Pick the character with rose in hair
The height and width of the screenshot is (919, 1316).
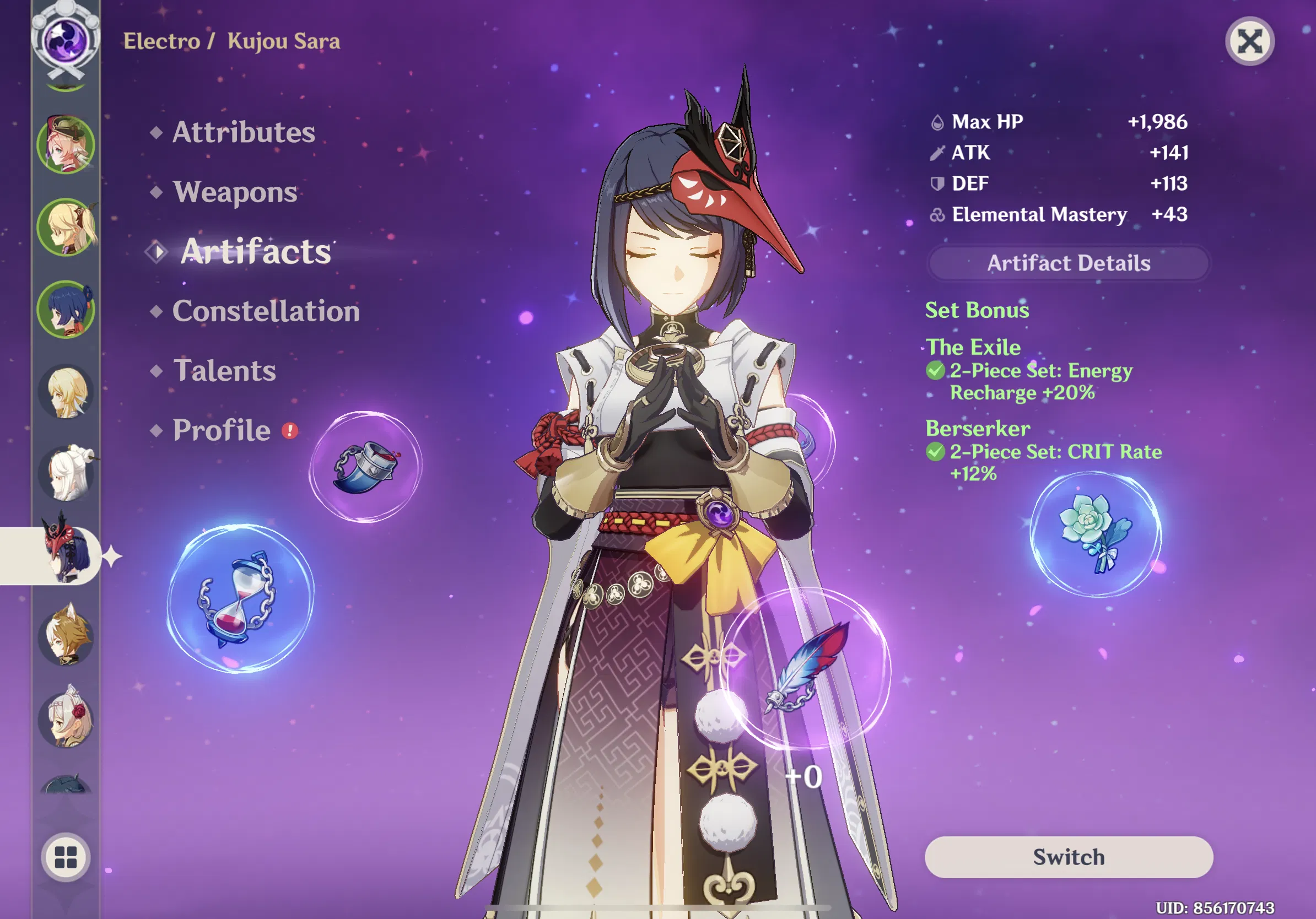[x=66, y=718]
